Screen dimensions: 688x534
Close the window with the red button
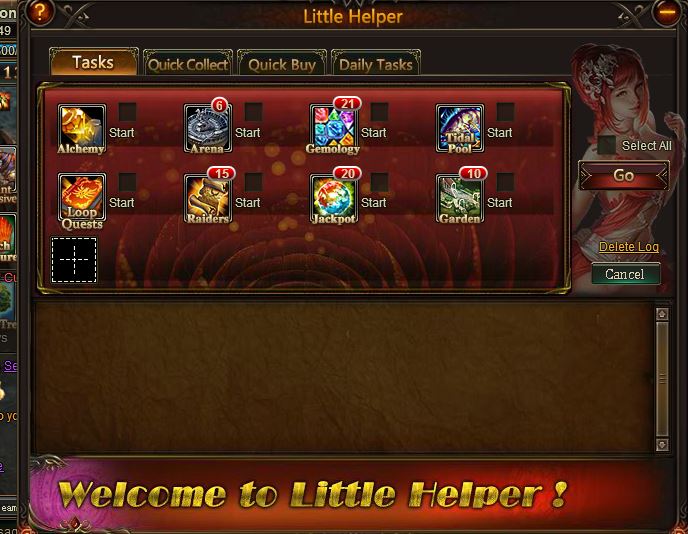[667, 12]
